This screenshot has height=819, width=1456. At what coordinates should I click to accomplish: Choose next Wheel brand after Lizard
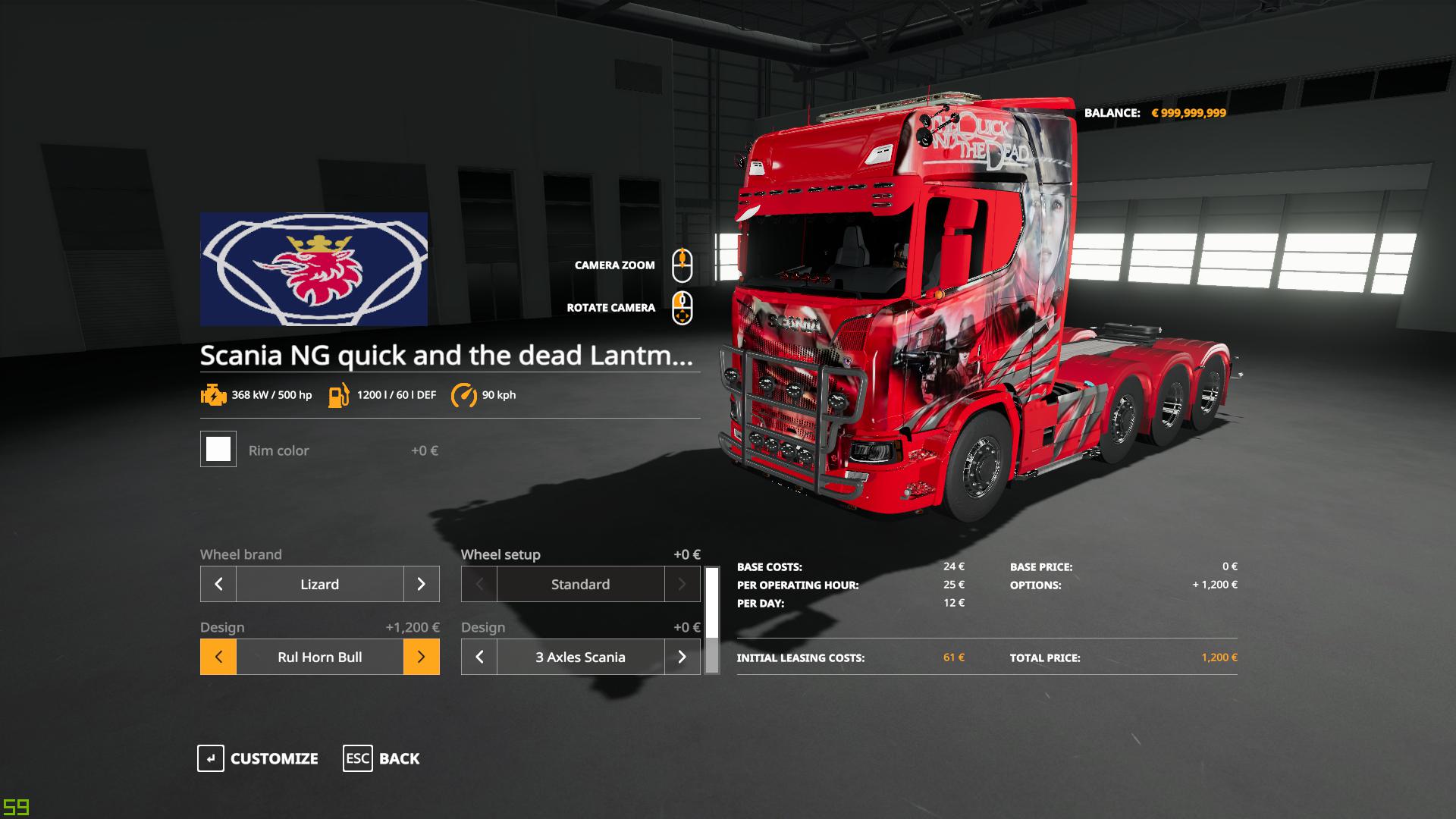pos(421,584)
